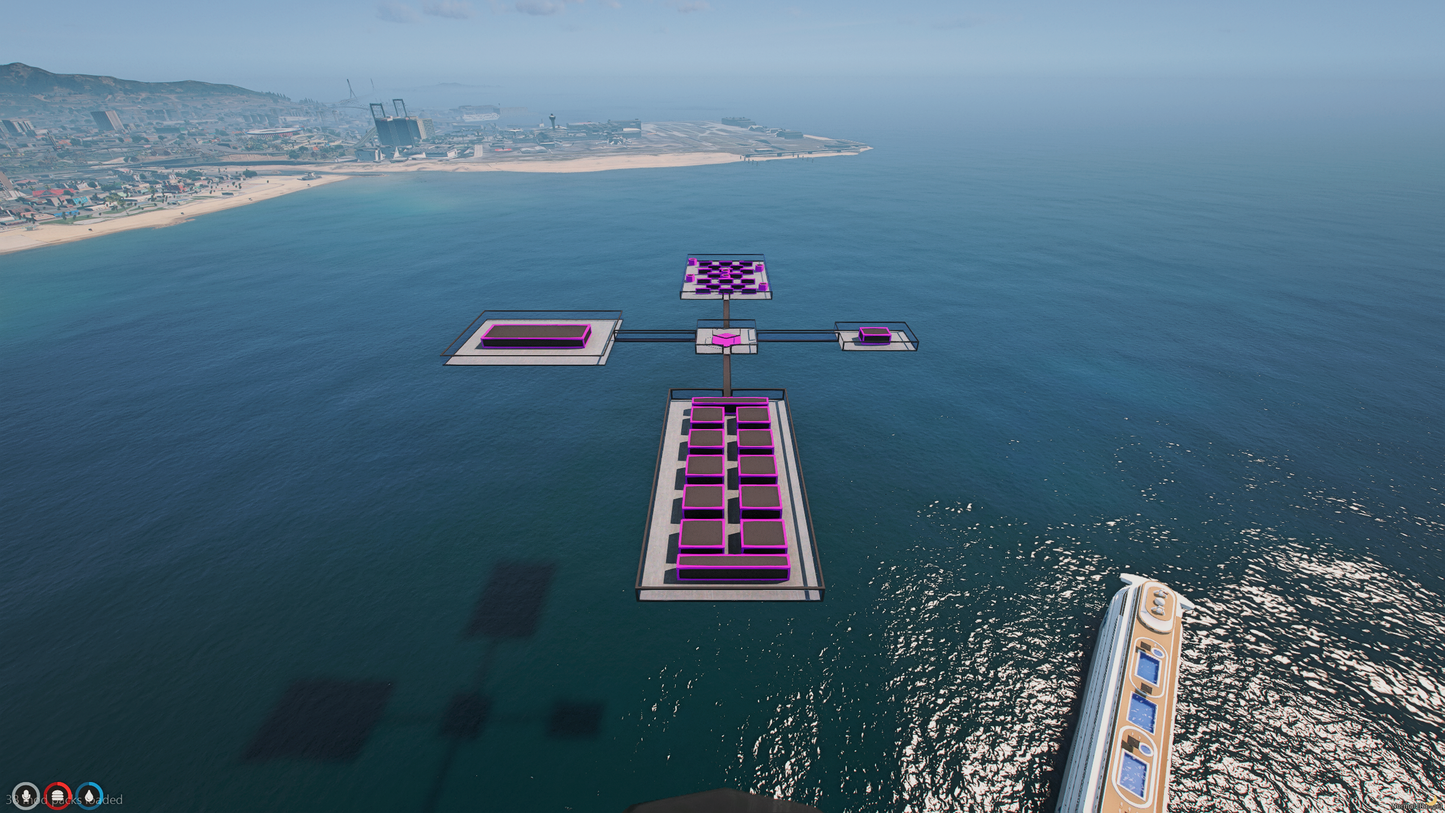Click the yellow moon icon near the watermark
The image size is (1445, 813).
pyautogui.click(x=1432, y=801)
